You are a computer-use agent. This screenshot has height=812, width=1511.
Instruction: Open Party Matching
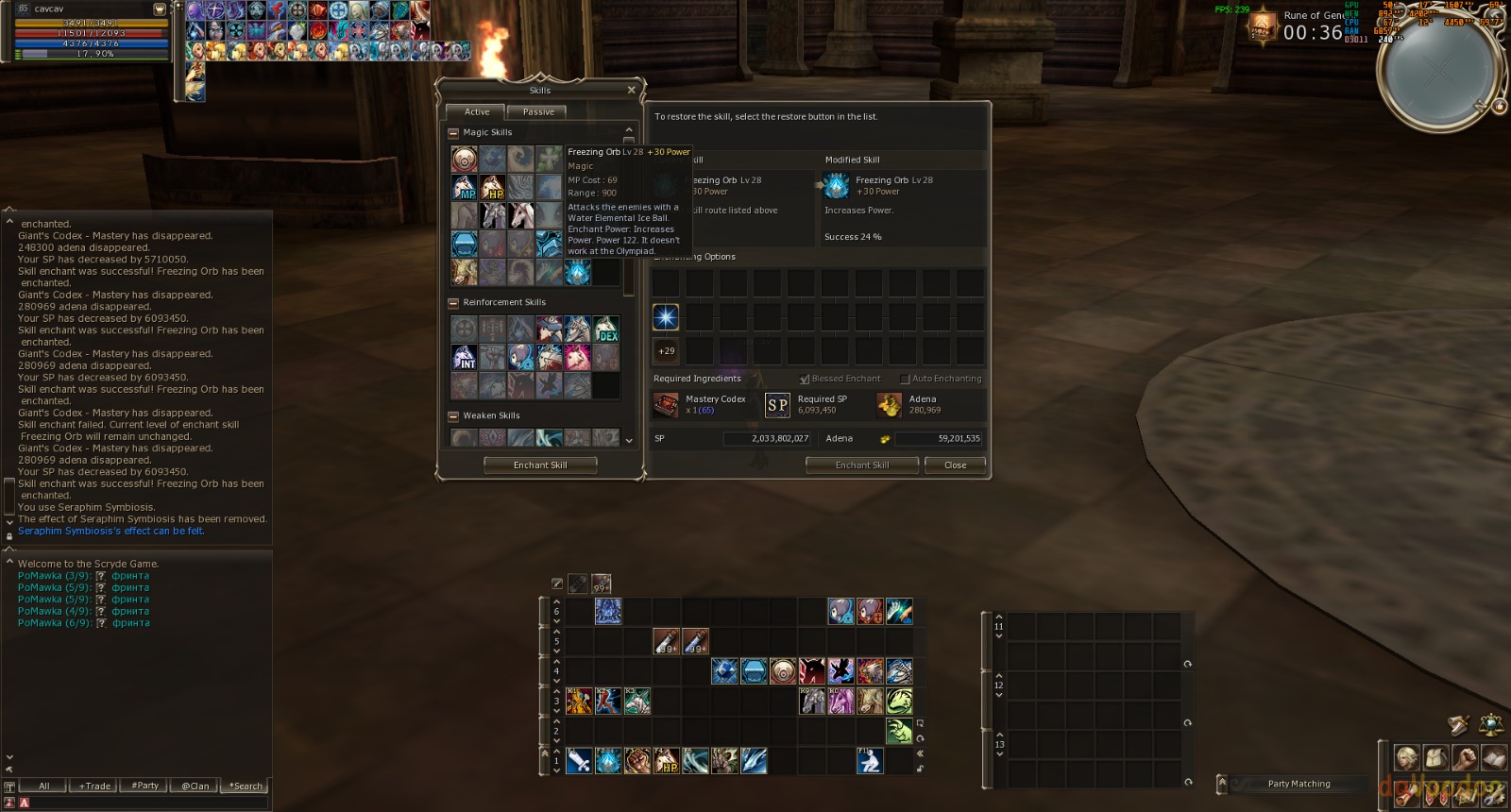1299,784
